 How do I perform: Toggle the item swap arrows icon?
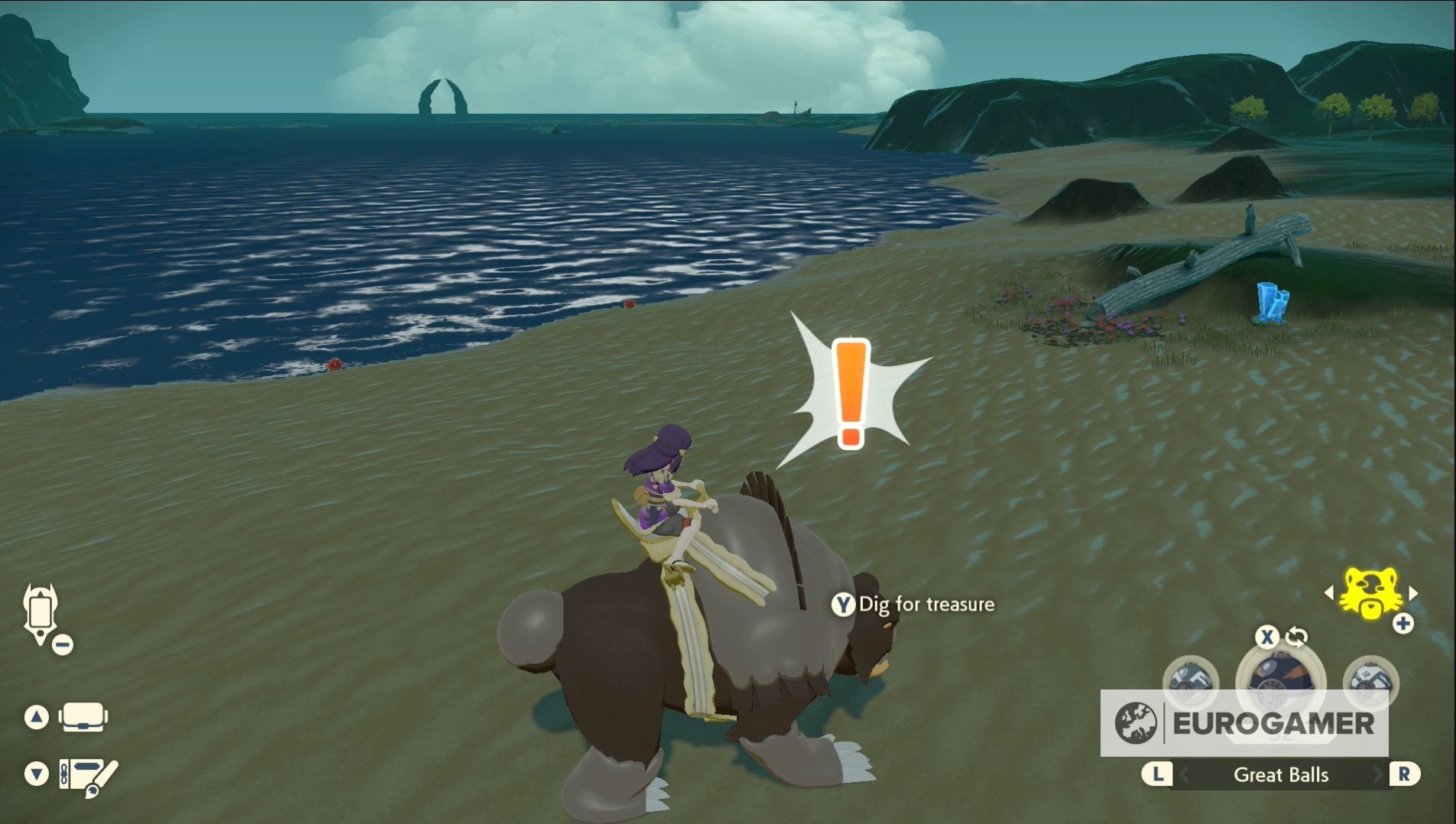[1296, 636]
